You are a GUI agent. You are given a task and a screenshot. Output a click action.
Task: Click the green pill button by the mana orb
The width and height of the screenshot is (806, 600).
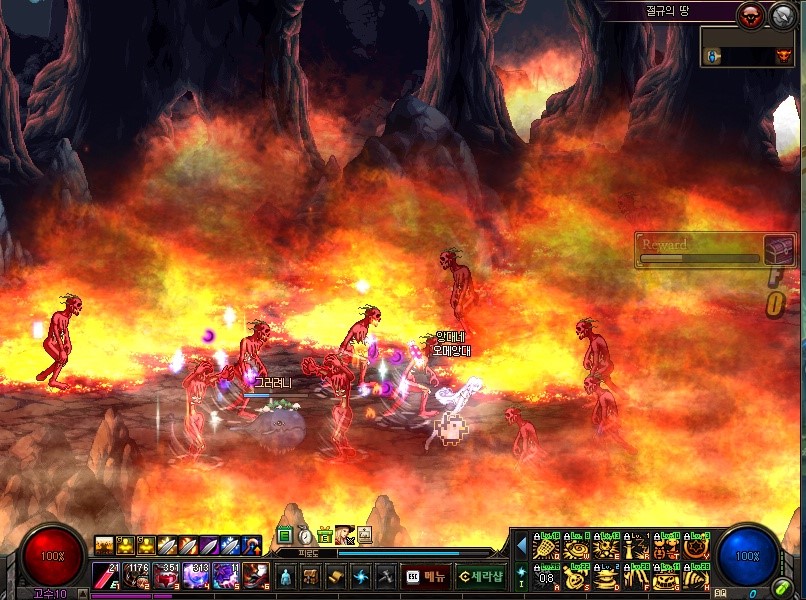[x=782, y=588]
